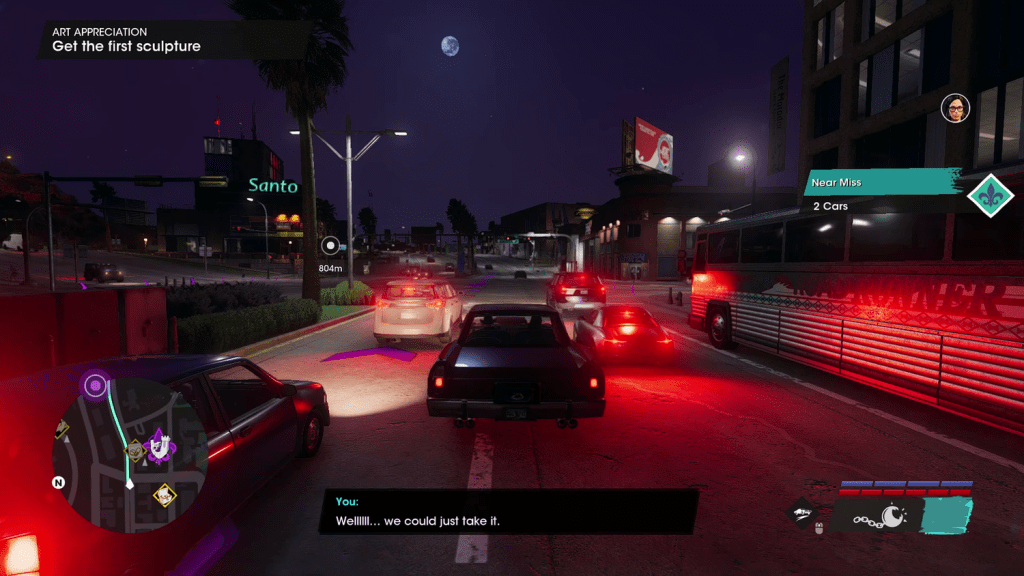Click the car sideswipe diamond icon
Viewport: 1024px width, 576px height.
(801, 514)
